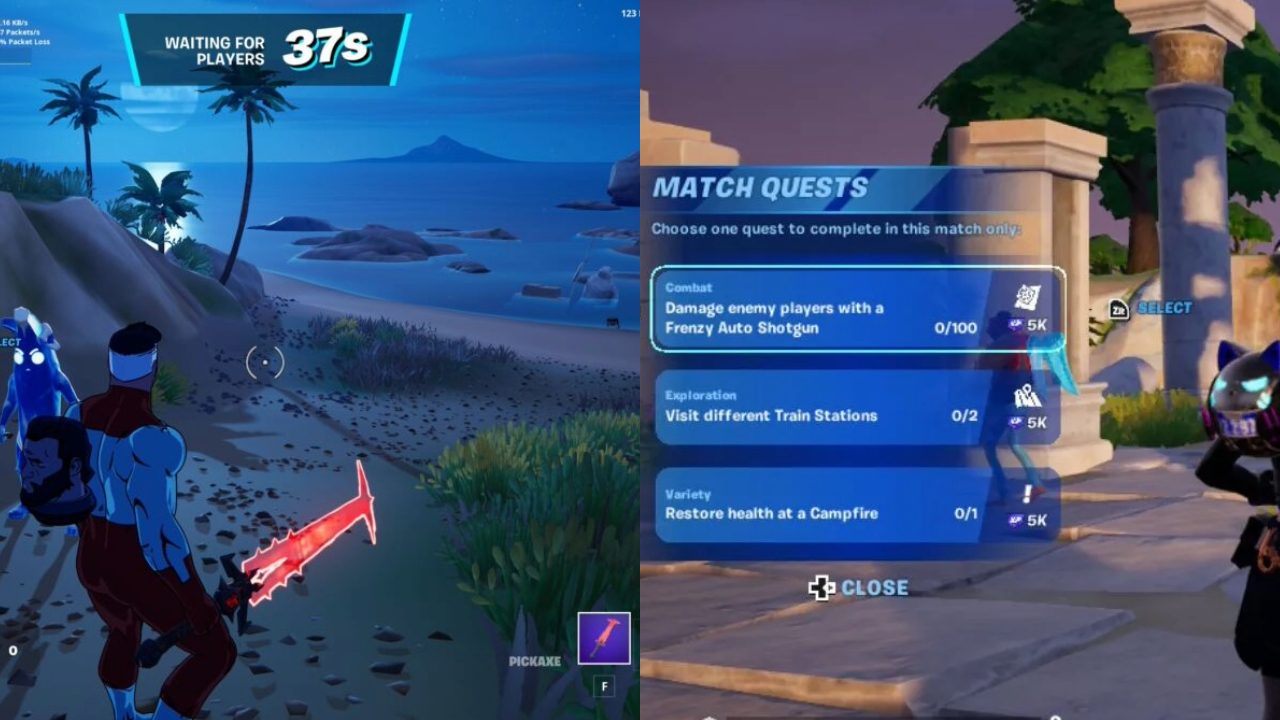The height and width of the screenshot is (720, 1280).
Task: Click the XP coin beside the Variety 5K reward
Action: point(1015,518)
